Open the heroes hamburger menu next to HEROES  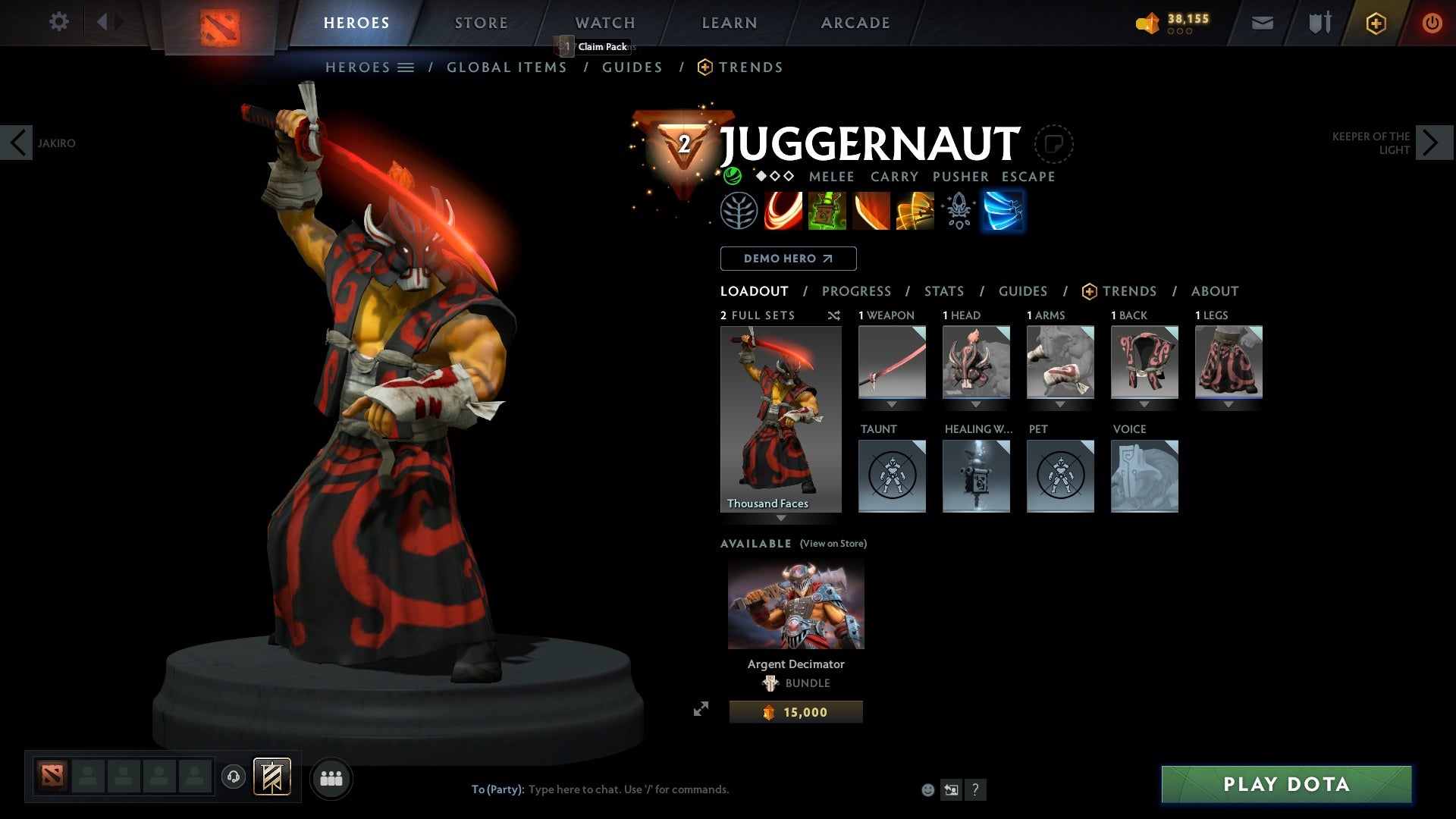pos(407,67)
